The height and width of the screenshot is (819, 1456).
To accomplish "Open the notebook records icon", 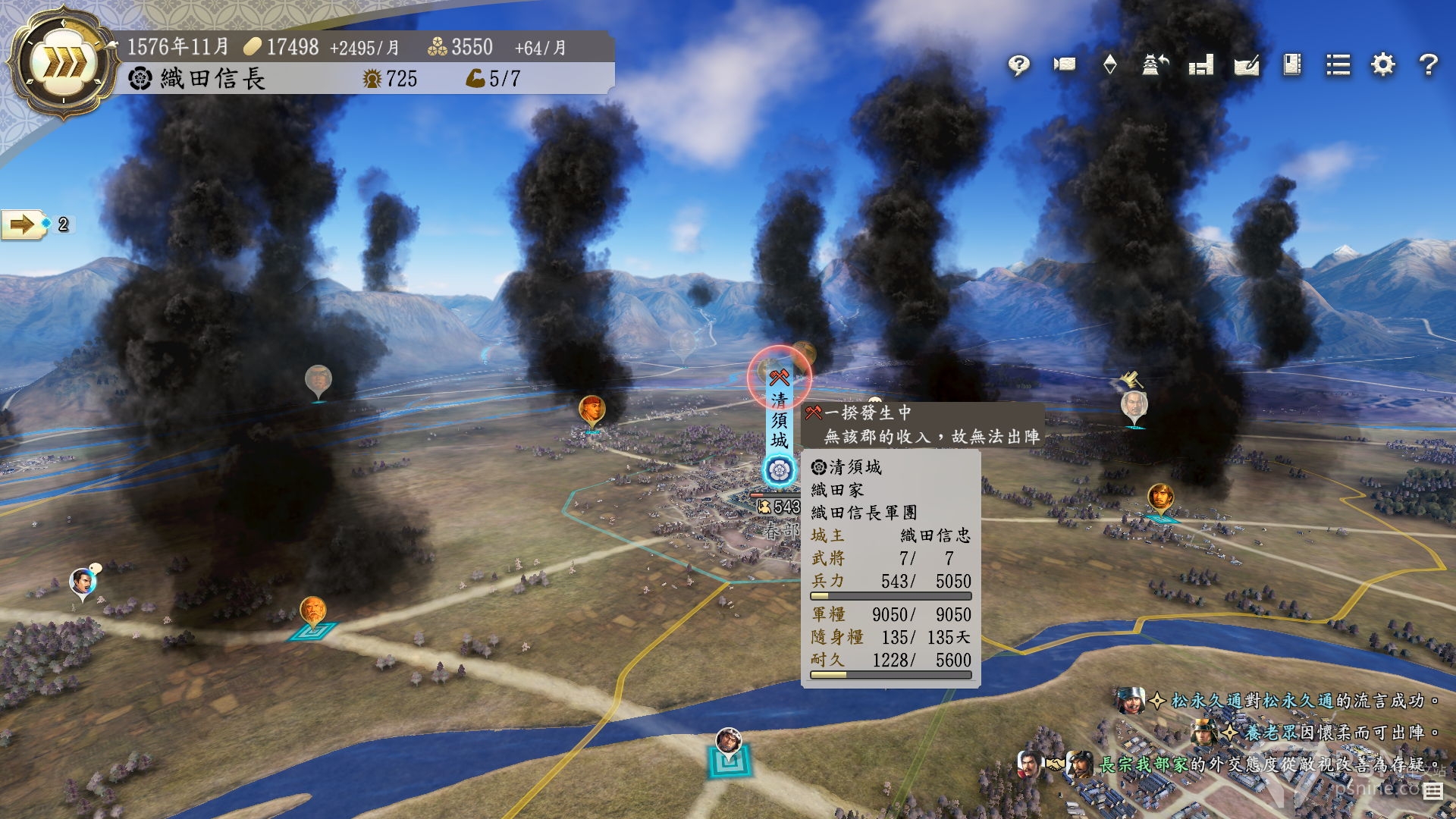I will click(1292, 64).
